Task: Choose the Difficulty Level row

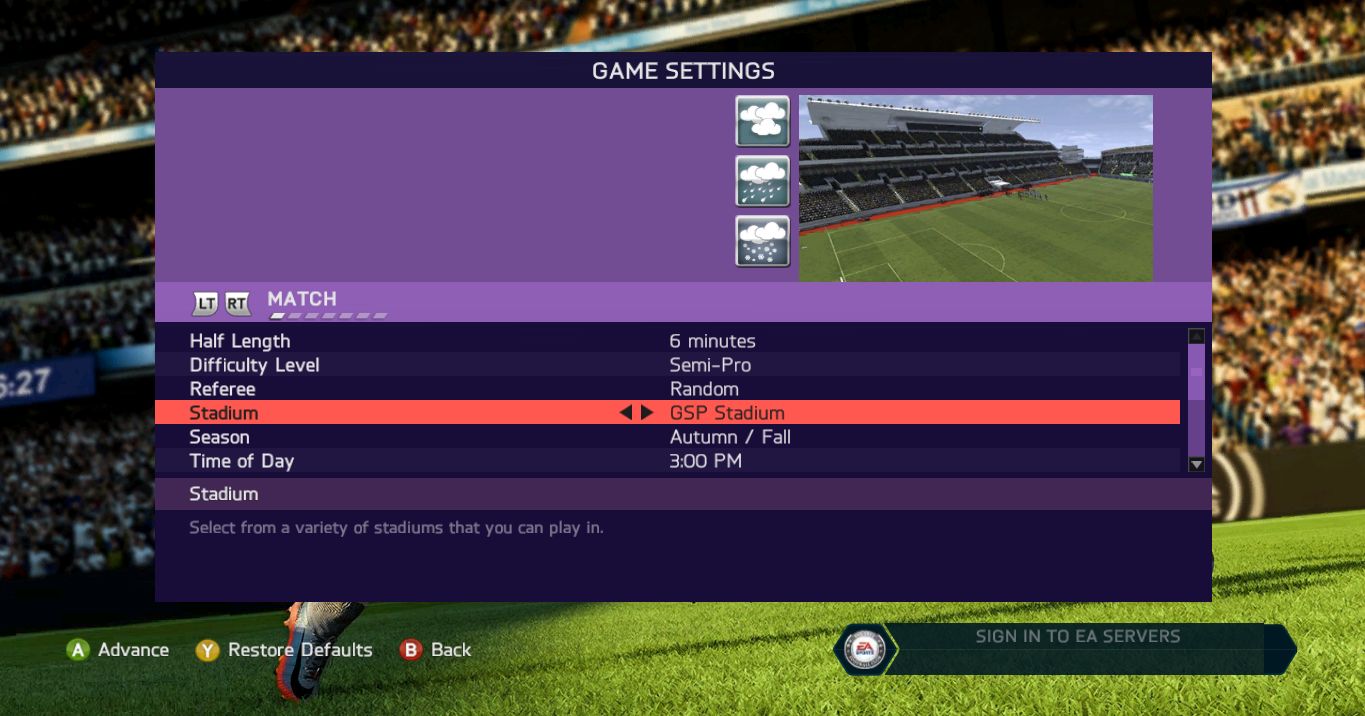Action: point(667,365)
